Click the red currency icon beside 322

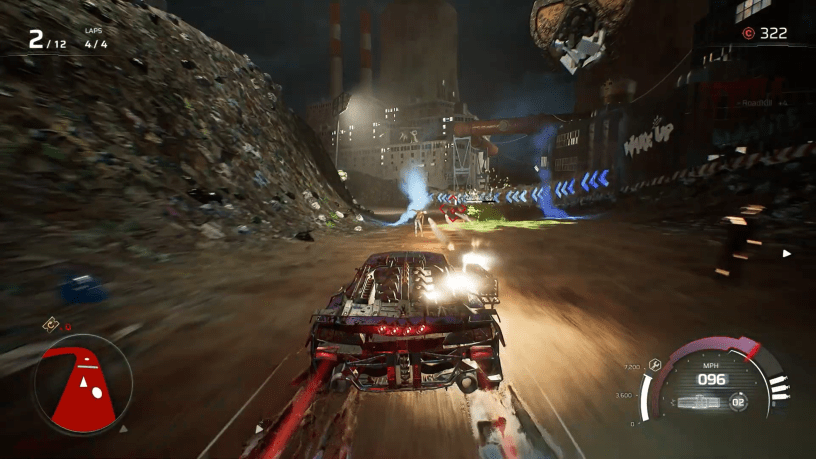747,33
